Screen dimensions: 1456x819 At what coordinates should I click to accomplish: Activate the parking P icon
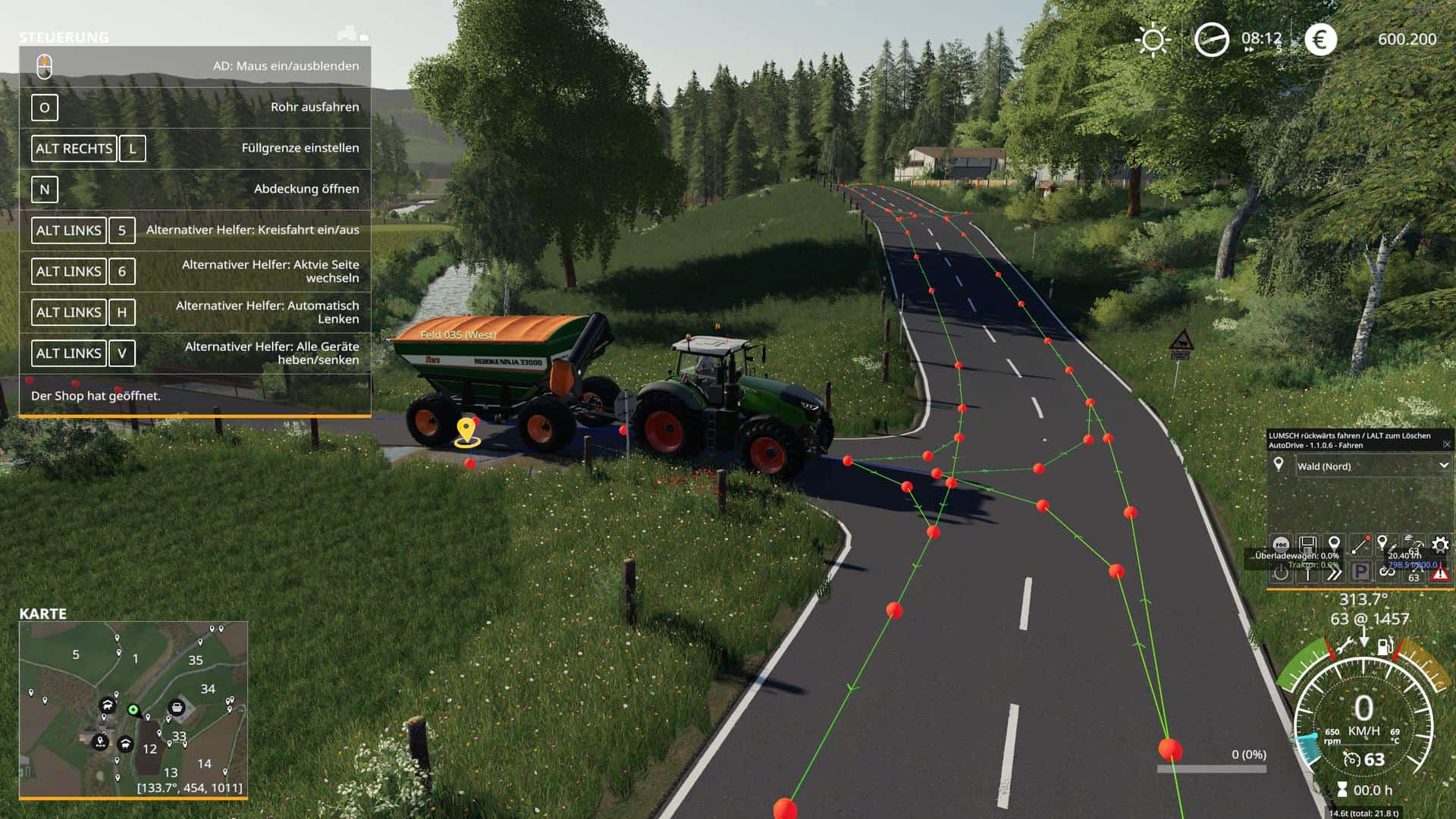[x=1360, y=573]
